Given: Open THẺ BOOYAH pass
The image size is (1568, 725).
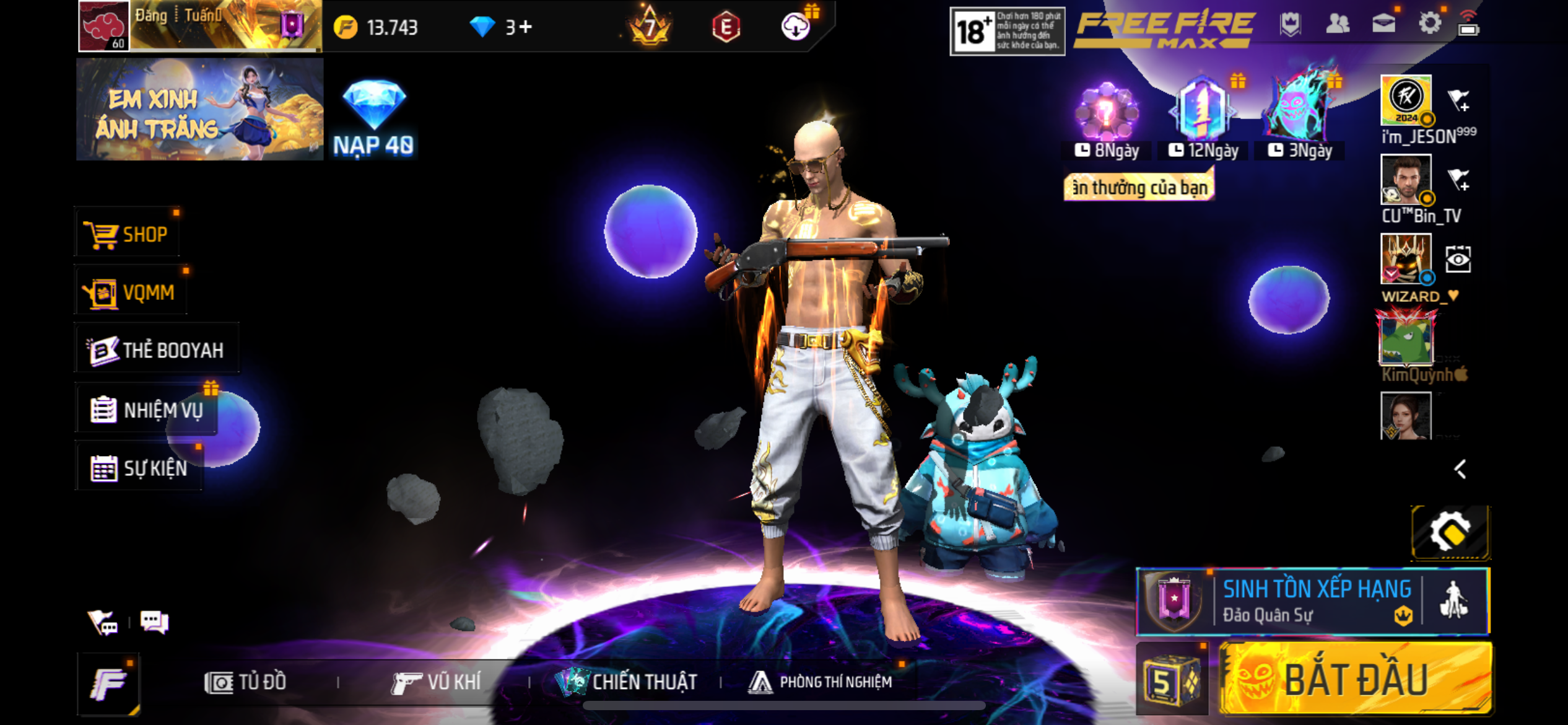Looking at the screenshot, I should [x=157, y=349].
